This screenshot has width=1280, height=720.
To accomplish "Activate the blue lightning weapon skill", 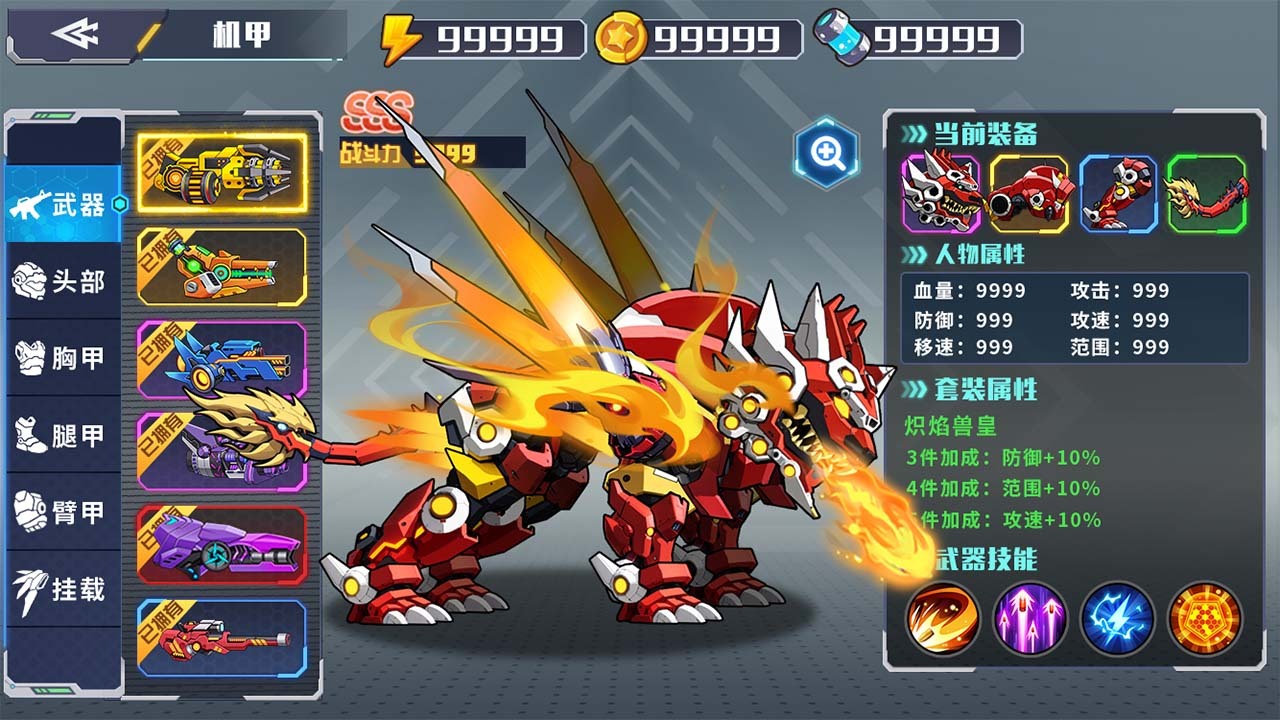I will [x=1118, y=618].
